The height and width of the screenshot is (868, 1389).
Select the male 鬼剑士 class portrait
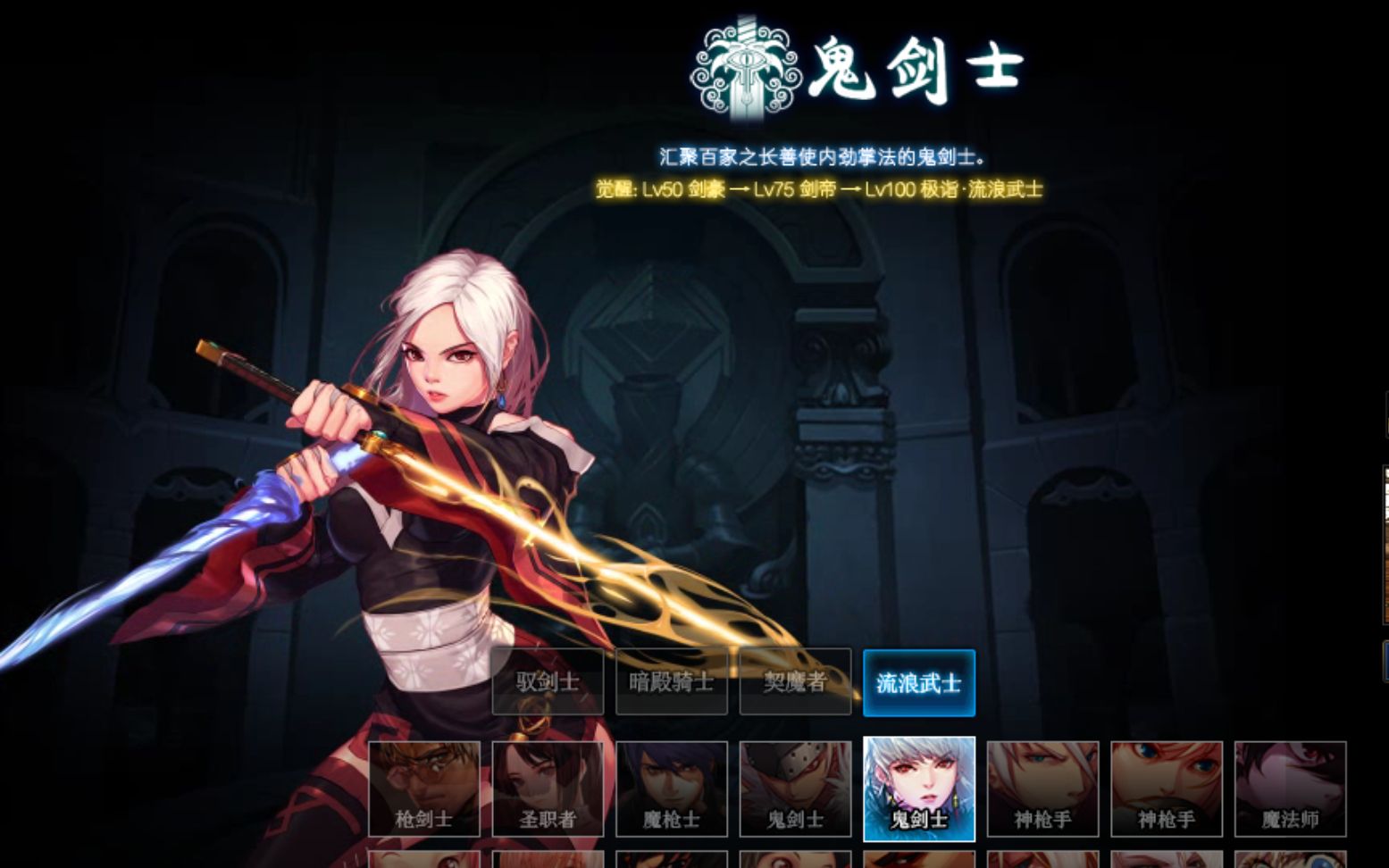coord(795,789)
